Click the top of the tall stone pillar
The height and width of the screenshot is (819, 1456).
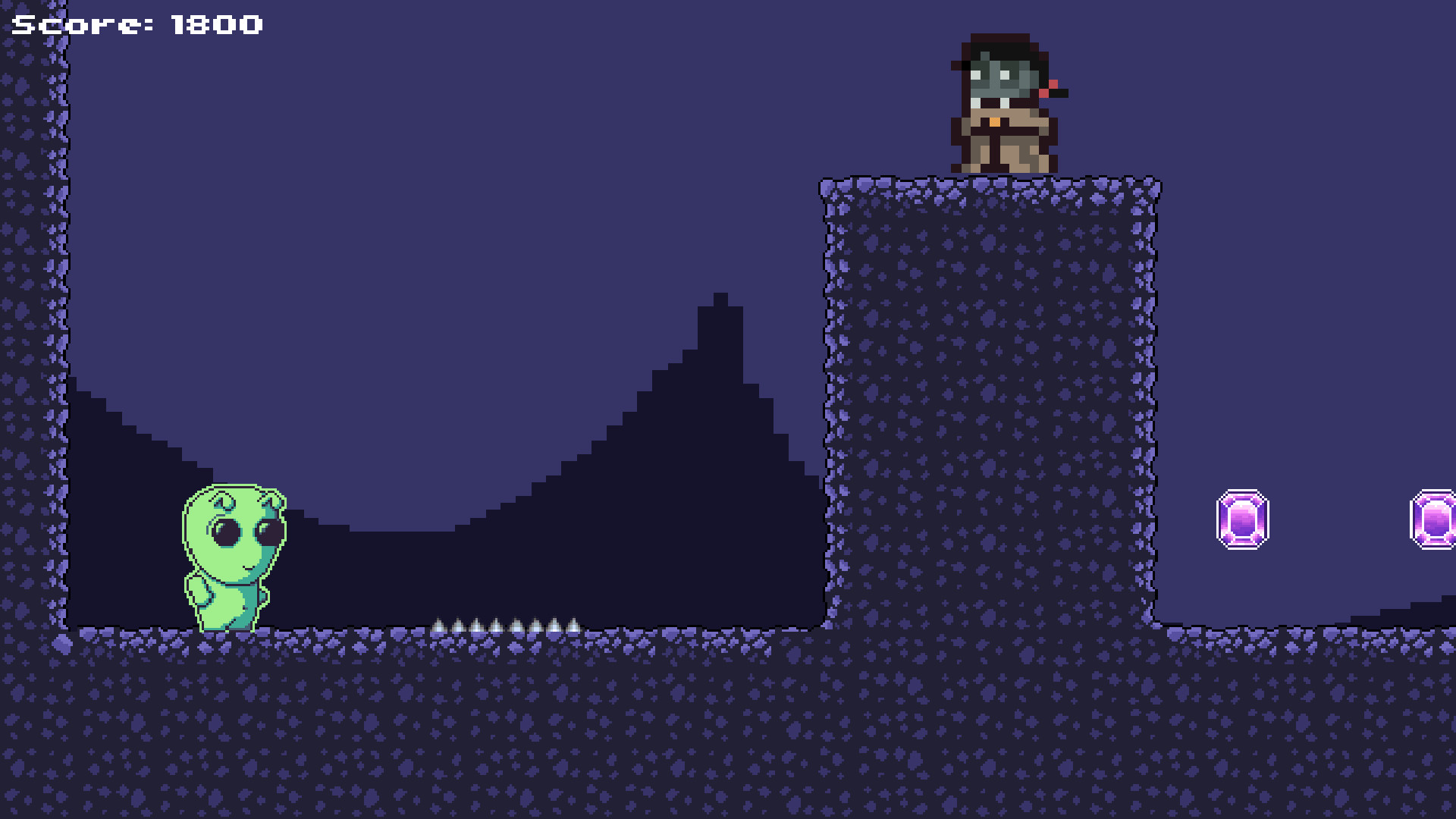(986, 186)
